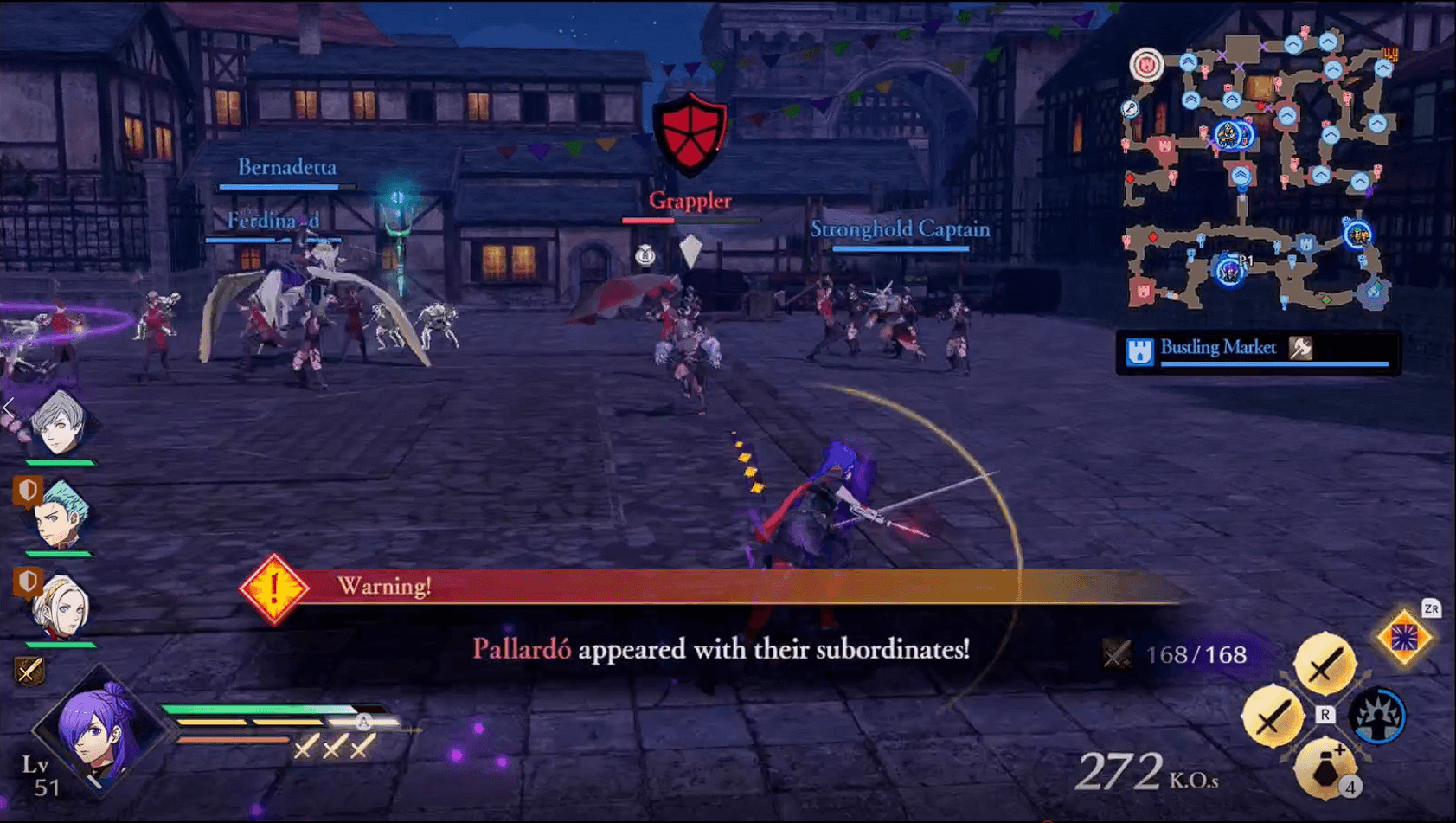This screenshot has height=823, width=1456.
Task: Click the red enemy commander emblem on the minimap
Action: click(1147, 63)
